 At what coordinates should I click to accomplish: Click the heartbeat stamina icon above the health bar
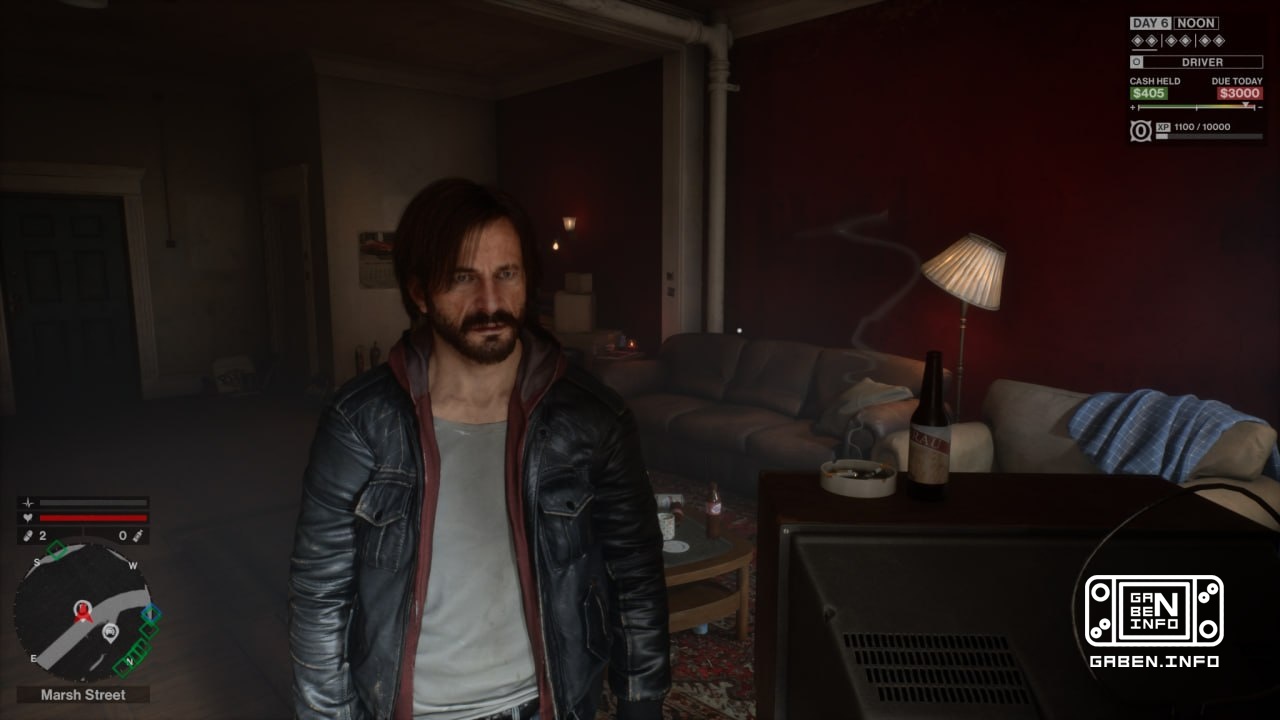pyautogui.click(x=28, y=503)
